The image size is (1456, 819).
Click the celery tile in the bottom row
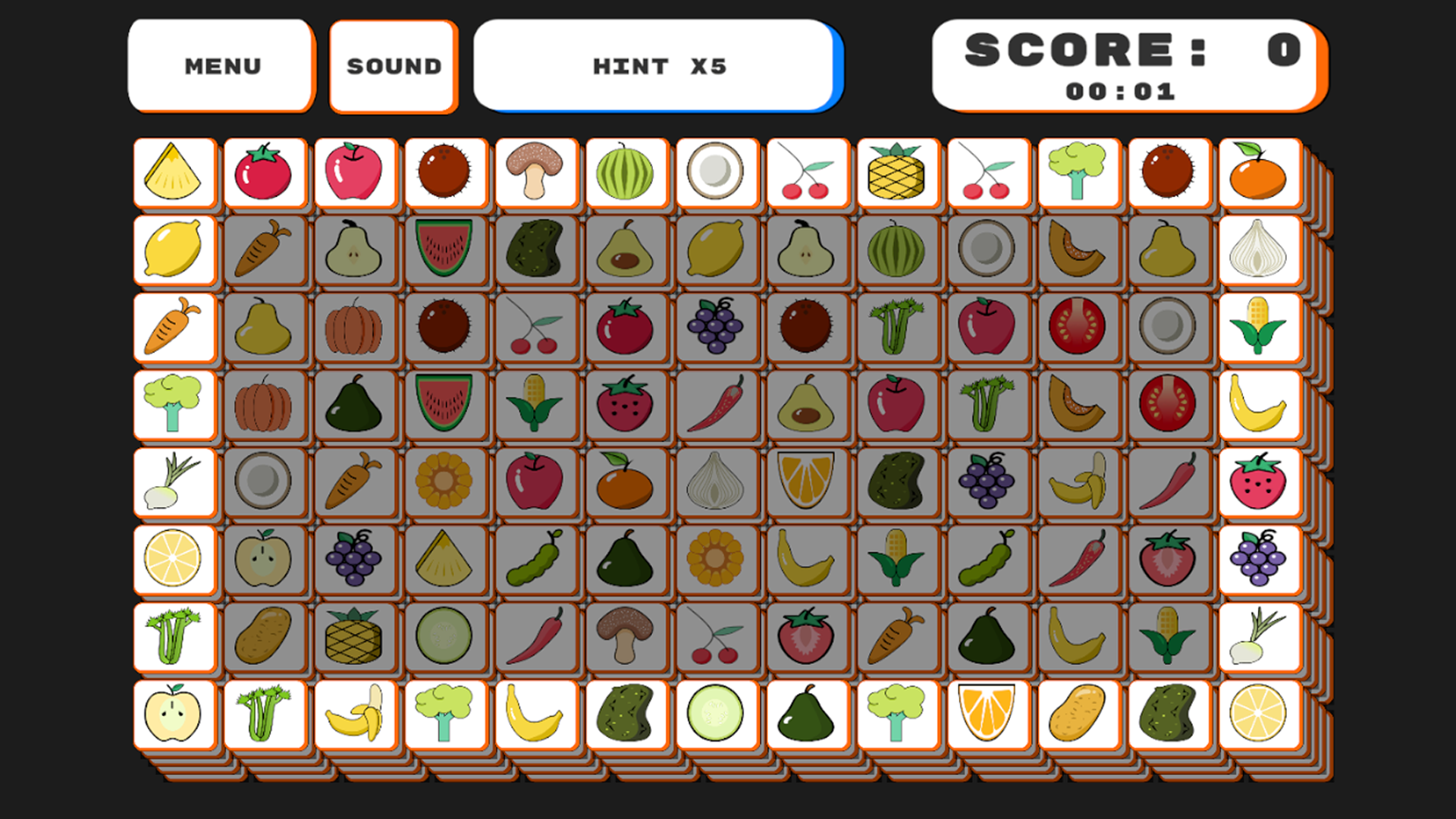pos(264,714)
